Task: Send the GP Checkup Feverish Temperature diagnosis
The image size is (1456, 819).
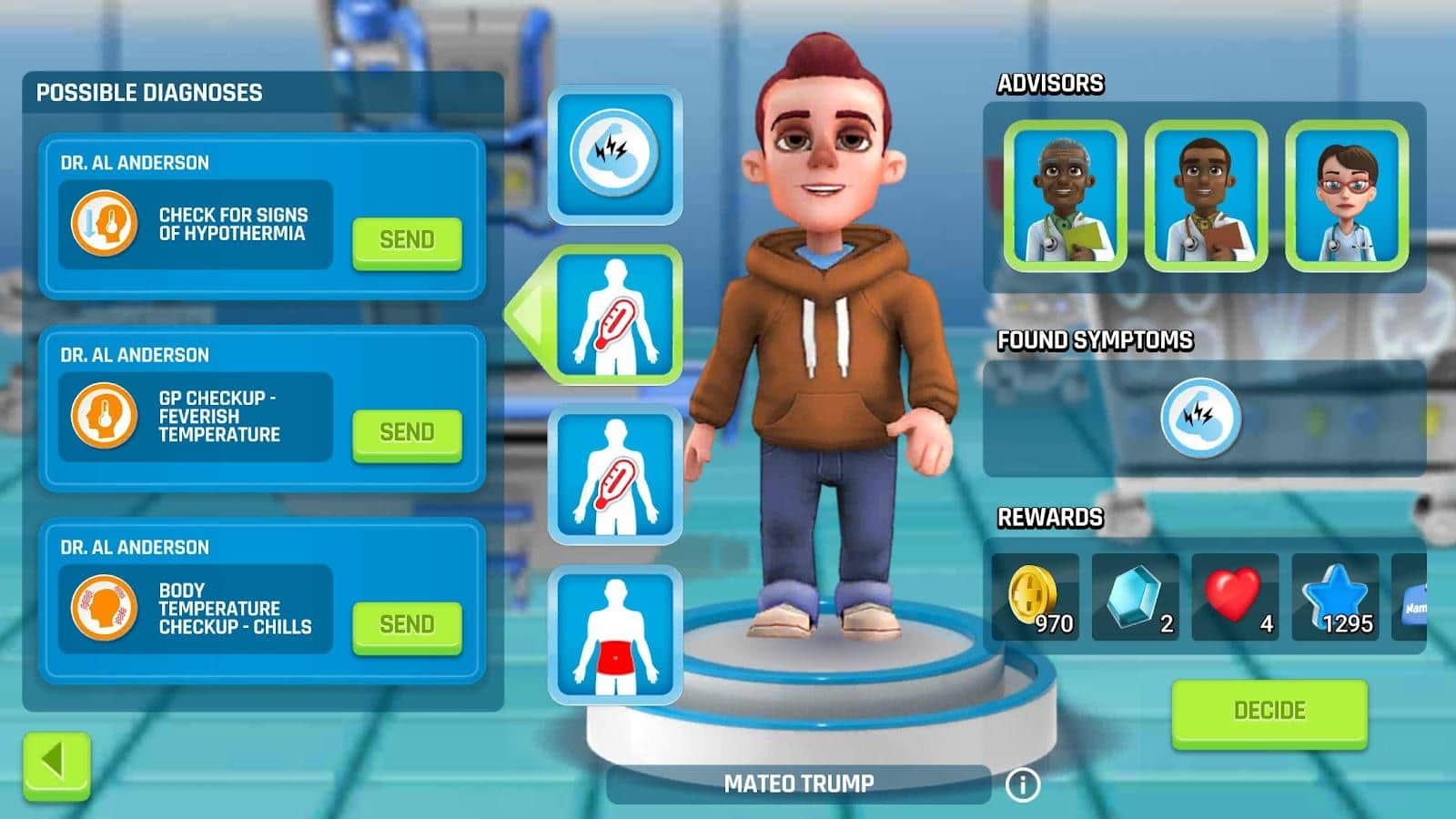Action: tap(407, 432)
